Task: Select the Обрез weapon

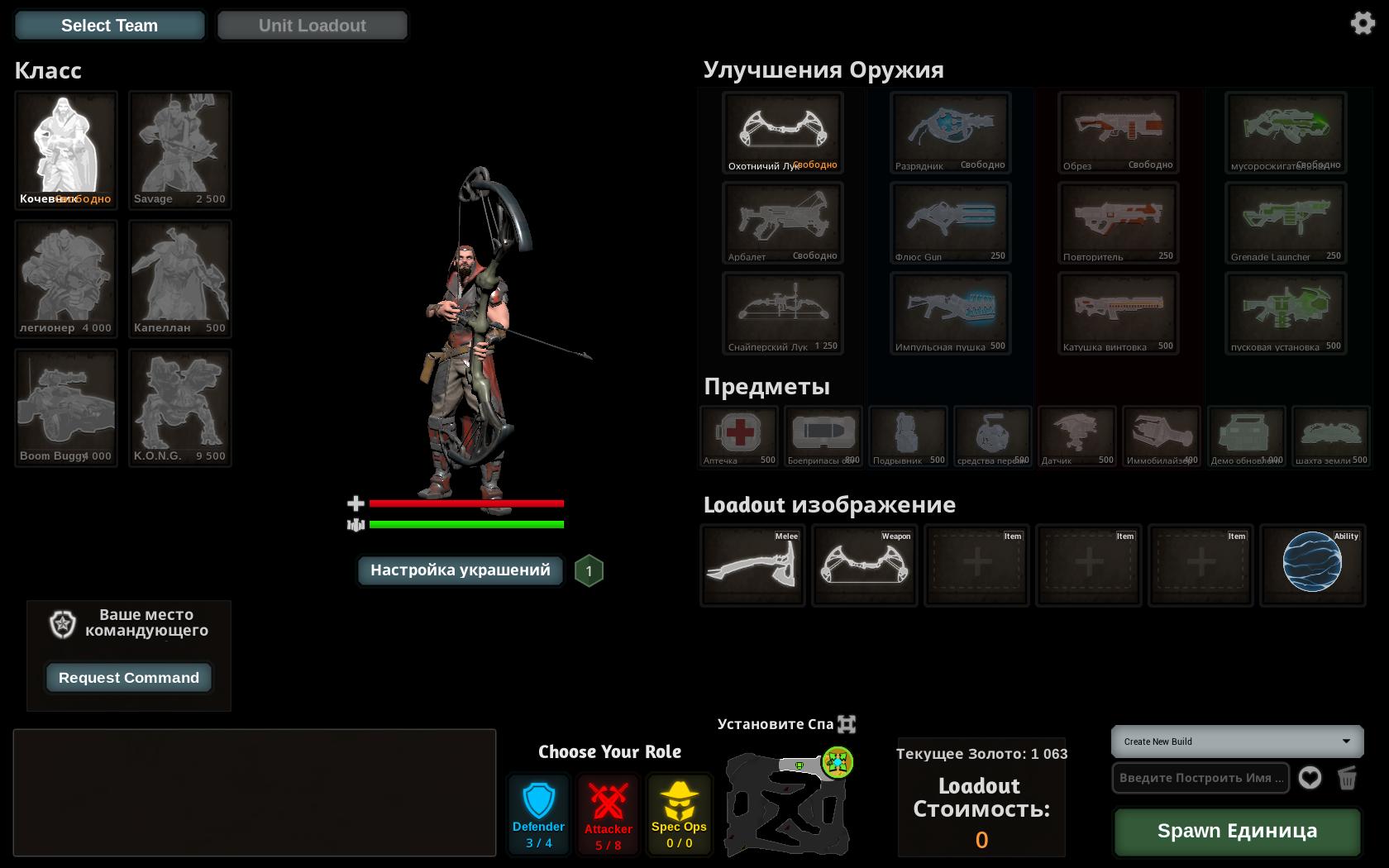Action: click(x=1118, y=132)
